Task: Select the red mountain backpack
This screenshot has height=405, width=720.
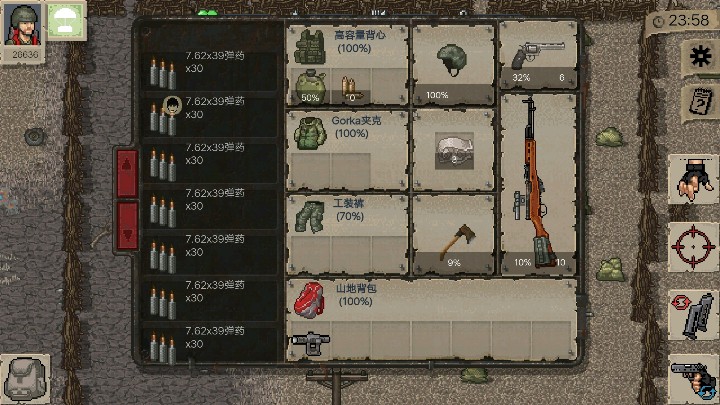Action: 309,297
